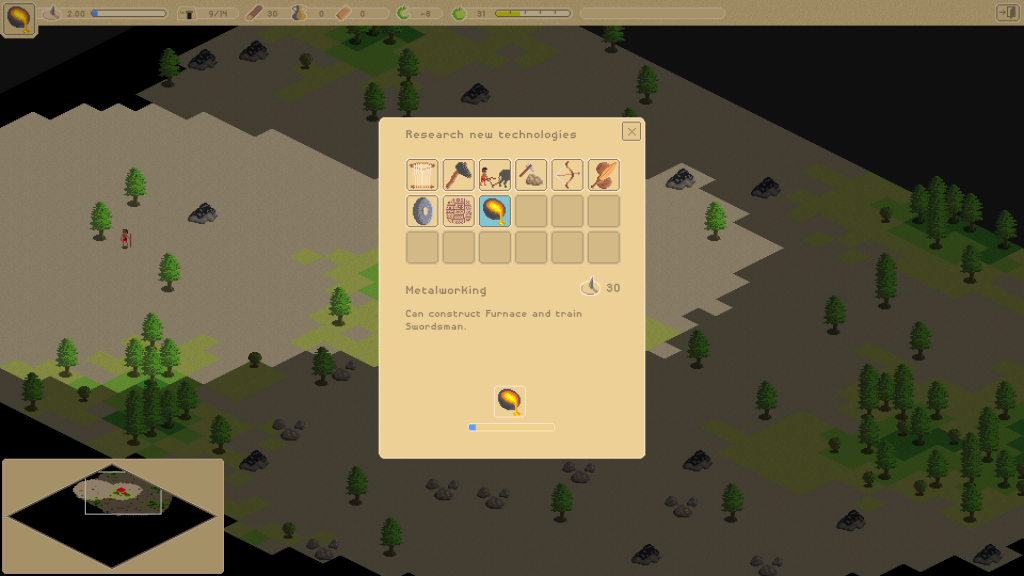Close the Research new technologies window
Screen dimensions: 1024x576
point(631,131)
